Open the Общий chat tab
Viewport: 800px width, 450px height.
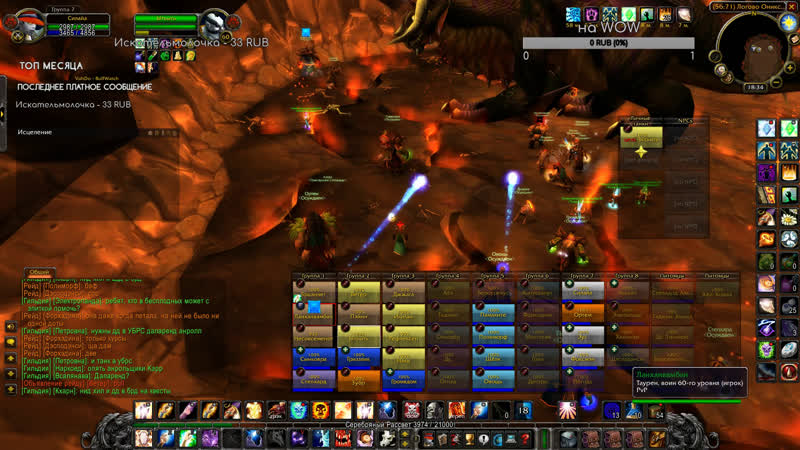(x=39, y=272)
